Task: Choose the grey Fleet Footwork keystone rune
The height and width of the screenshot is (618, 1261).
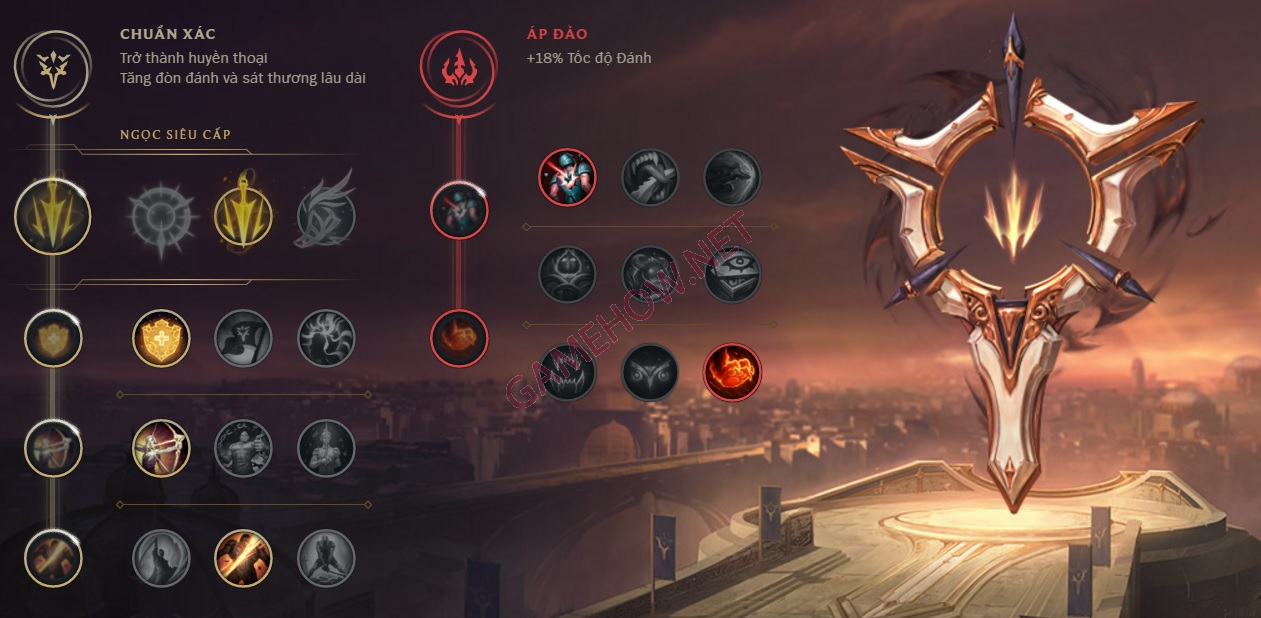Action: pyautogui.click(x=326, y=215)
